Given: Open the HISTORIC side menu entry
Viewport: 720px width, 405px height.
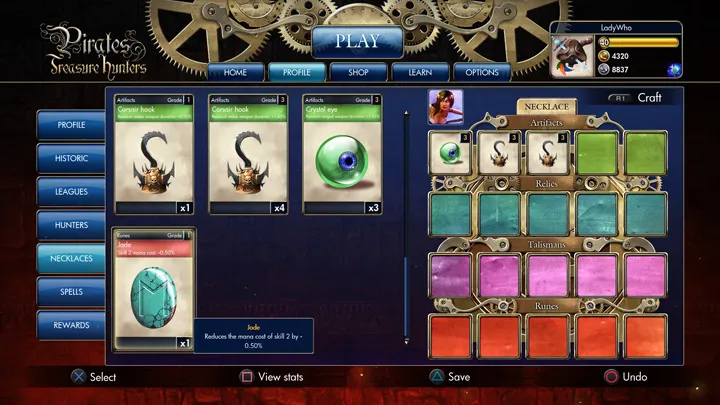Looking at the screenshot, I should (71, 158).
